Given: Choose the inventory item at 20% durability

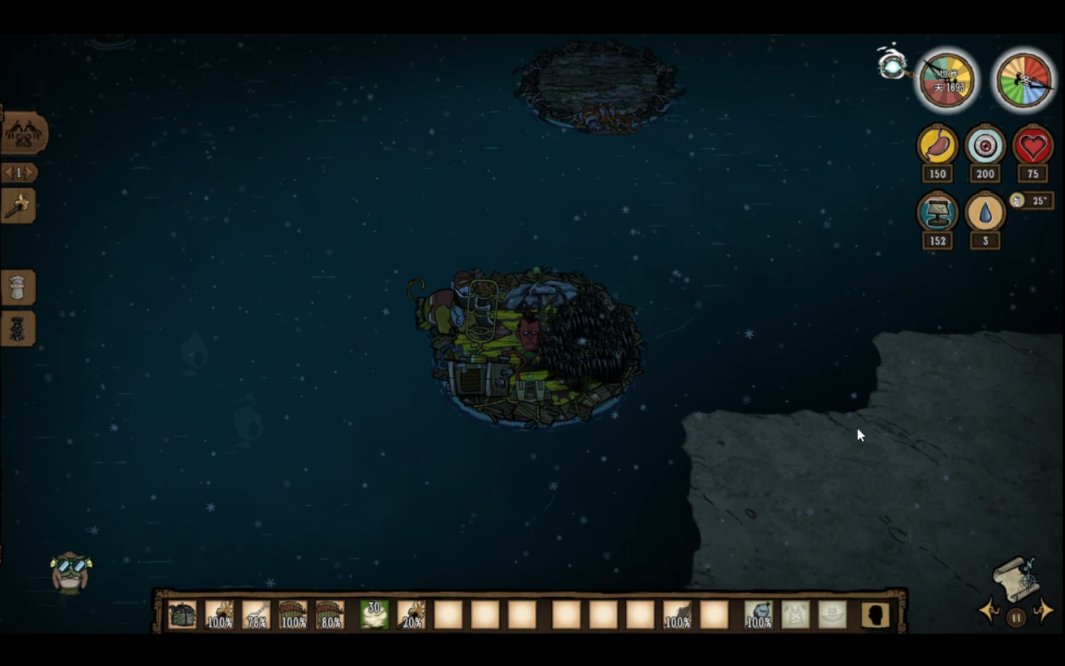Looking at the screenshot, I should coord(411,615).
